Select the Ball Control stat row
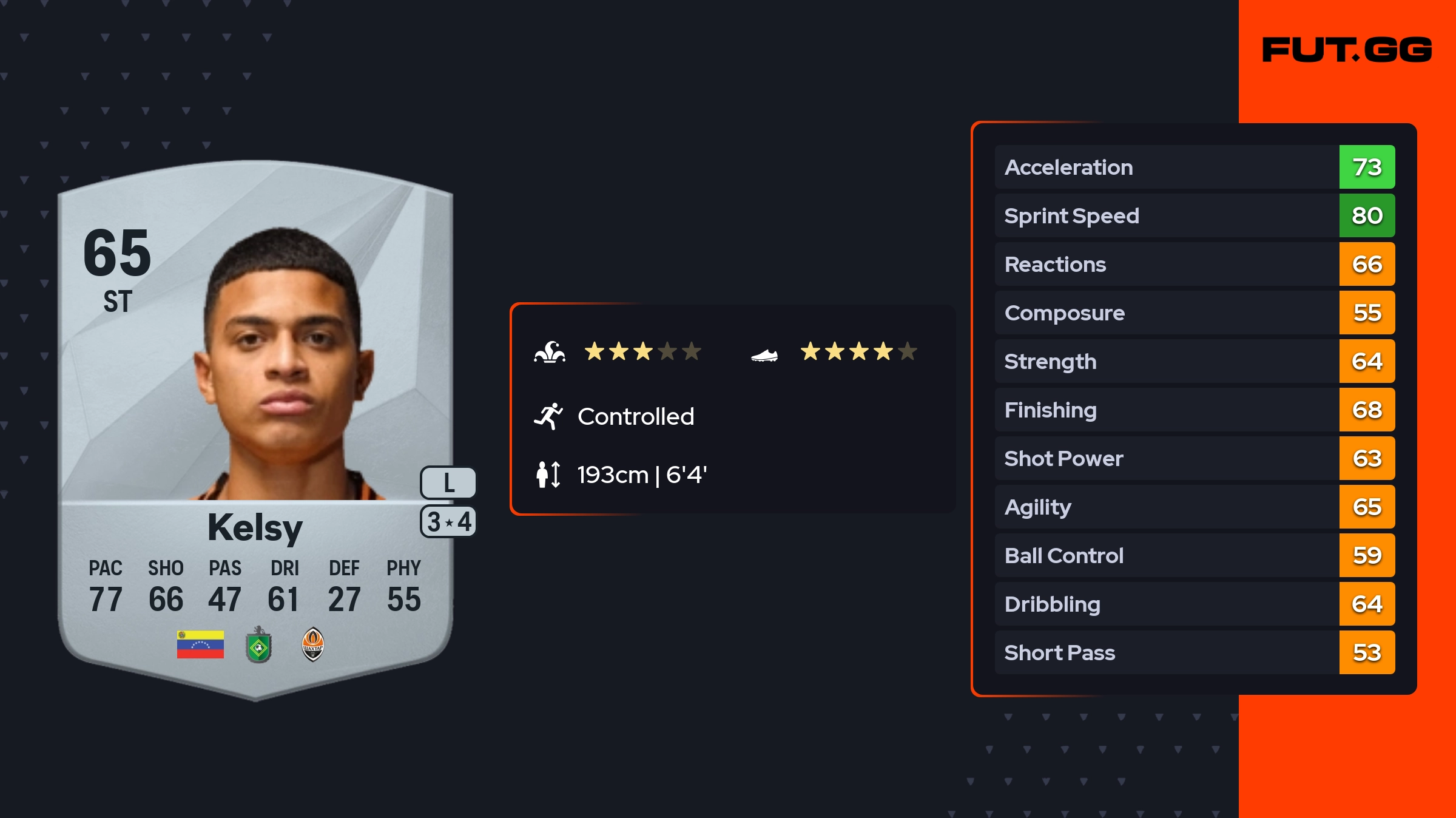 point(1194,555)
